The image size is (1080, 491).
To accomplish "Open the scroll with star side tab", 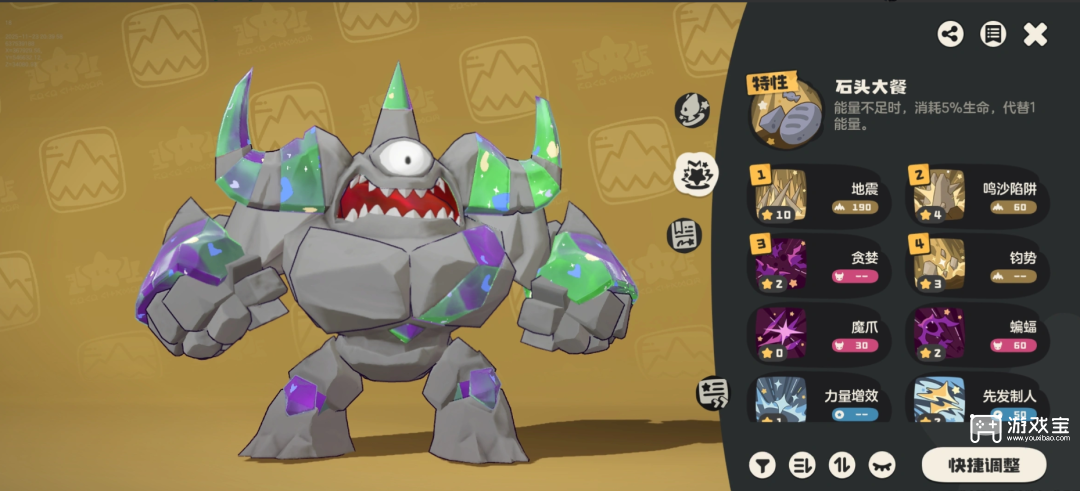I will (x=712, y=392).
